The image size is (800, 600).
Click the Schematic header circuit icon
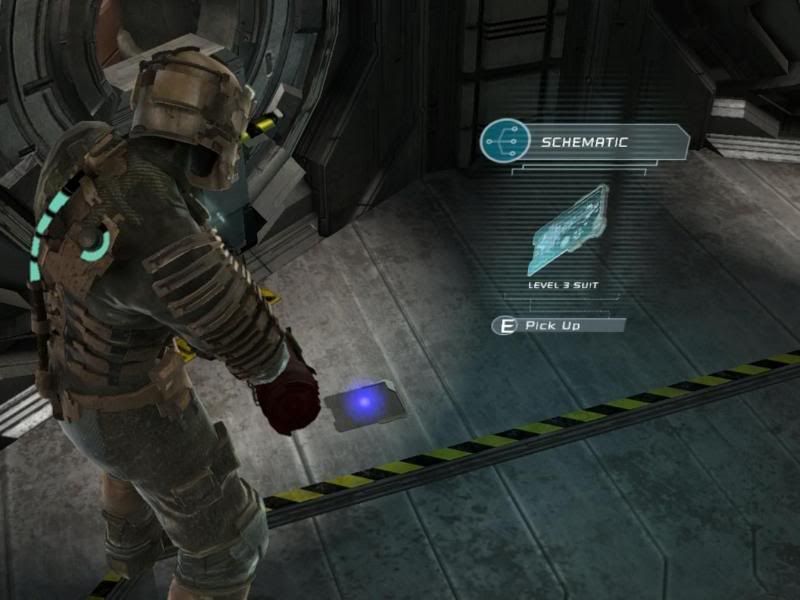503,142
